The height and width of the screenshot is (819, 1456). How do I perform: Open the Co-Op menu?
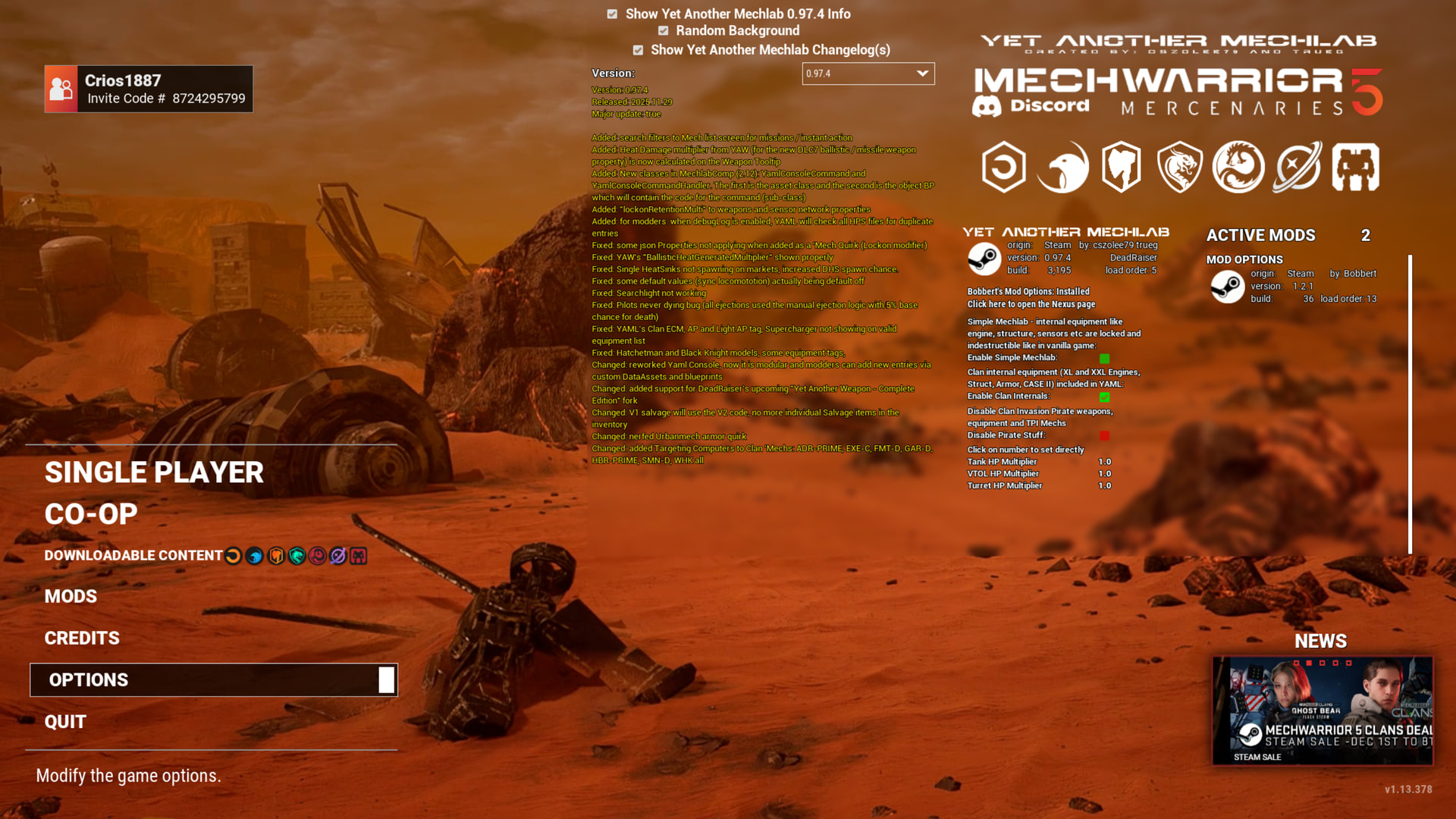point(91,514)
